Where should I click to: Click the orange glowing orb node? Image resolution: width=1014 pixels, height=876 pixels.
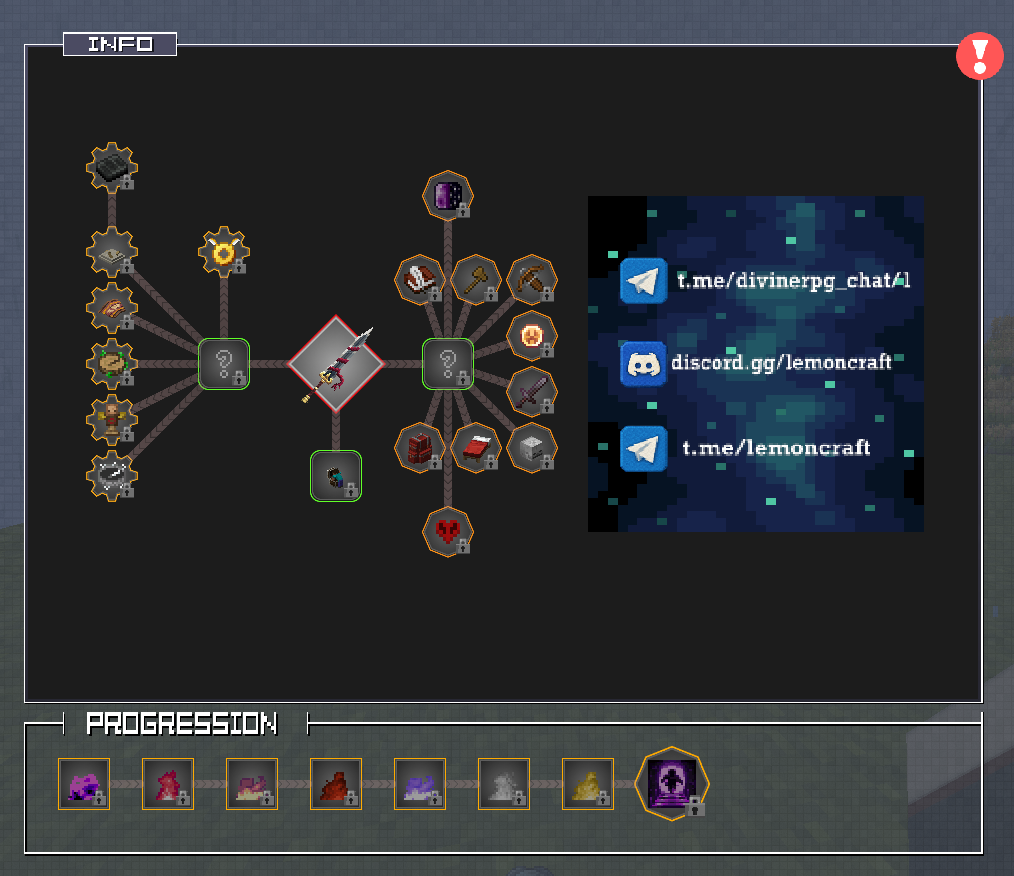531,336
